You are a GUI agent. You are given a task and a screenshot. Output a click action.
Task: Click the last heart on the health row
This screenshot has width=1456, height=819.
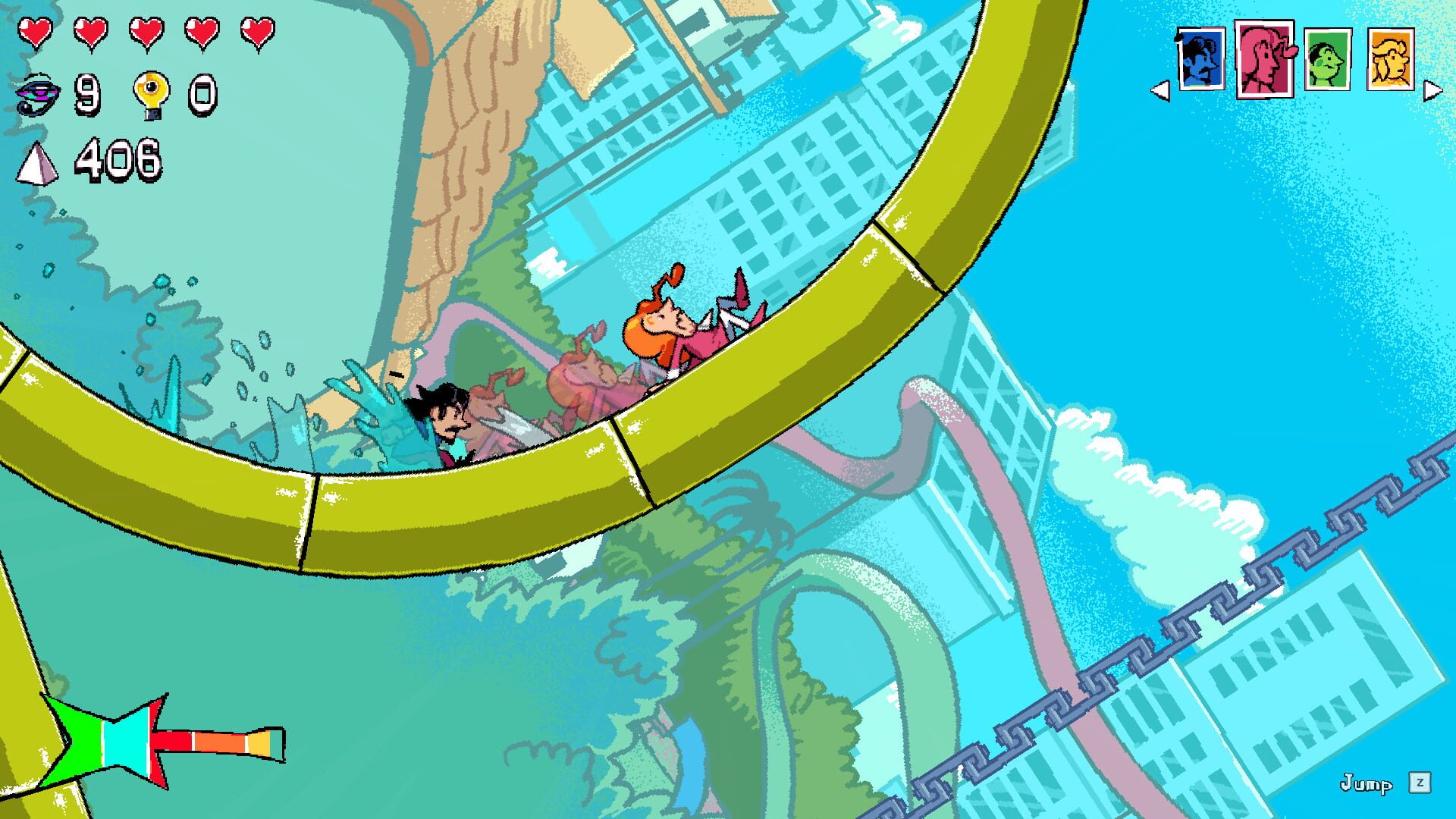point(258,33)
